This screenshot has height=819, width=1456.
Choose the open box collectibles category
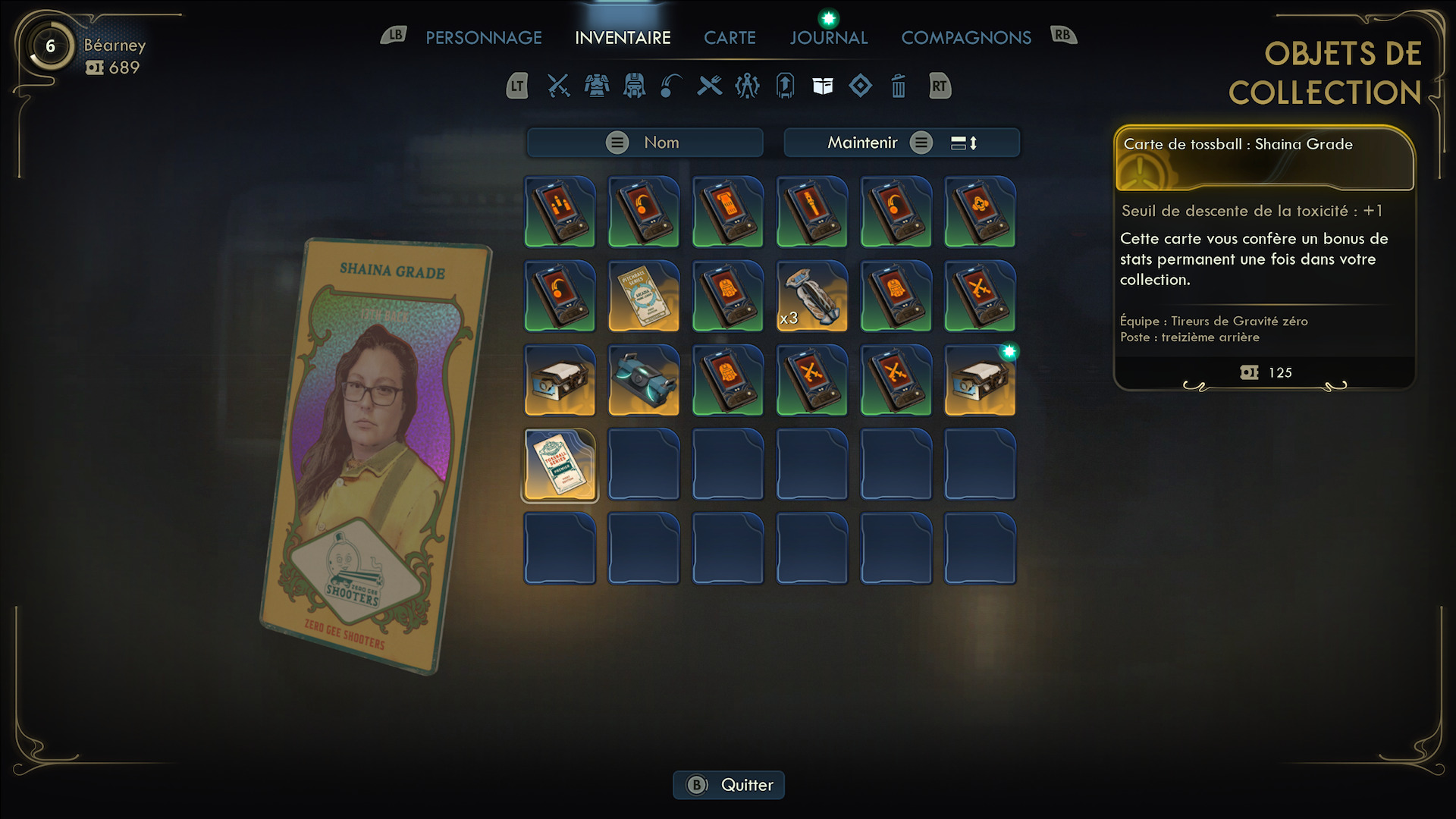pos(823,86)
